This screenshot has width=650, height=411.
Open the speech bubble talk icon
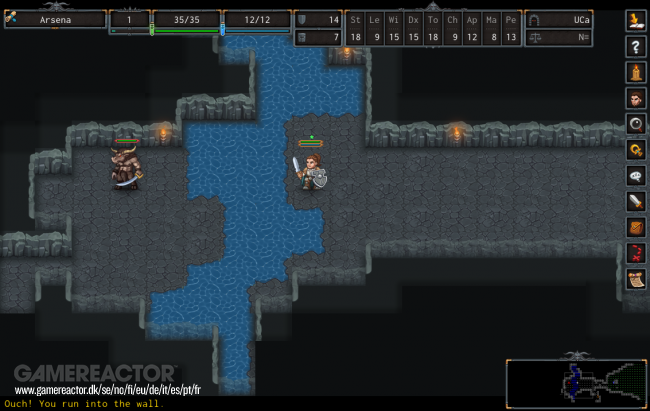pyautogui.click(x=635, y=176)
